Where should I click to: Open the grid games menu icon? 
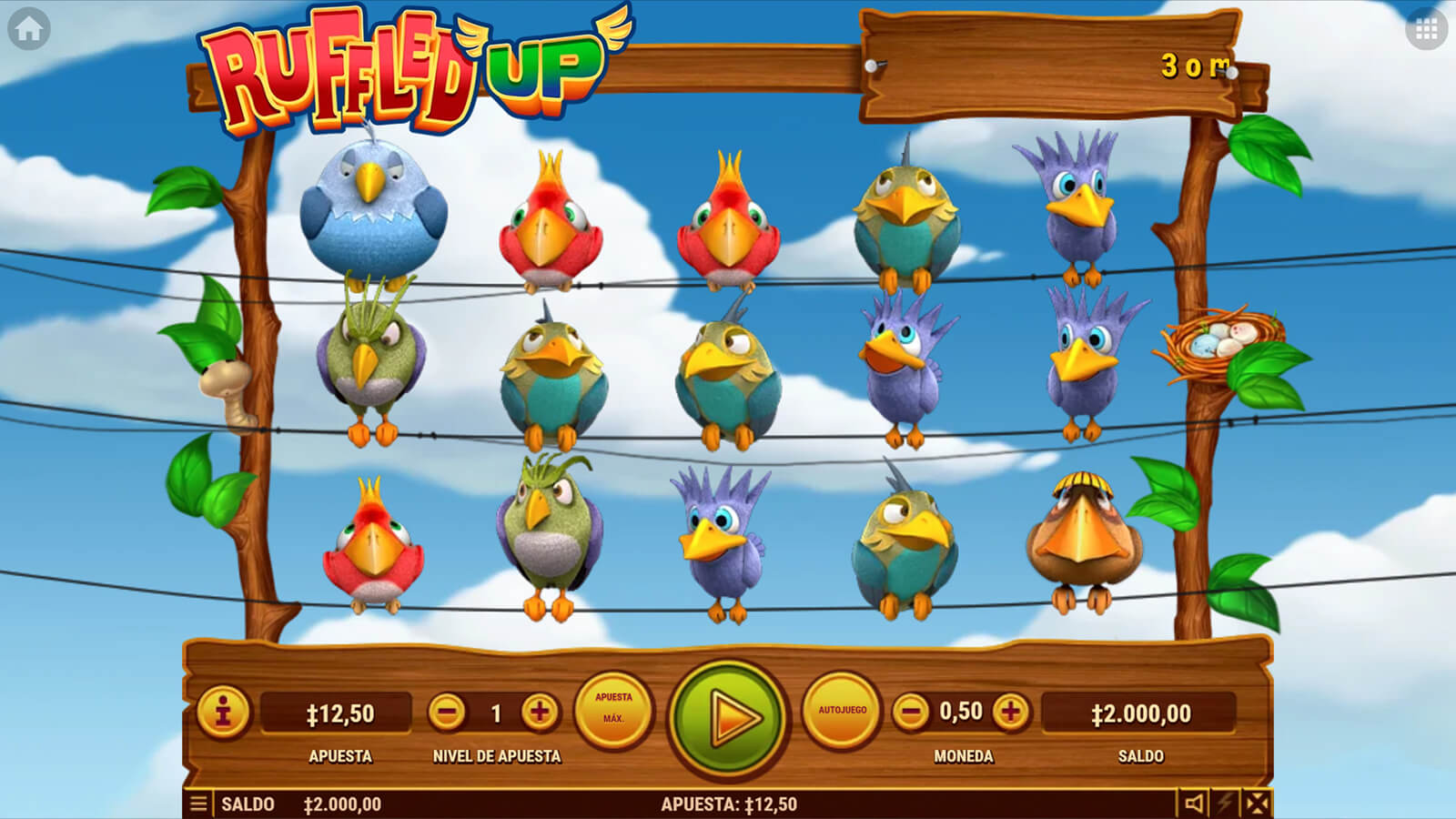(1426, 30)
